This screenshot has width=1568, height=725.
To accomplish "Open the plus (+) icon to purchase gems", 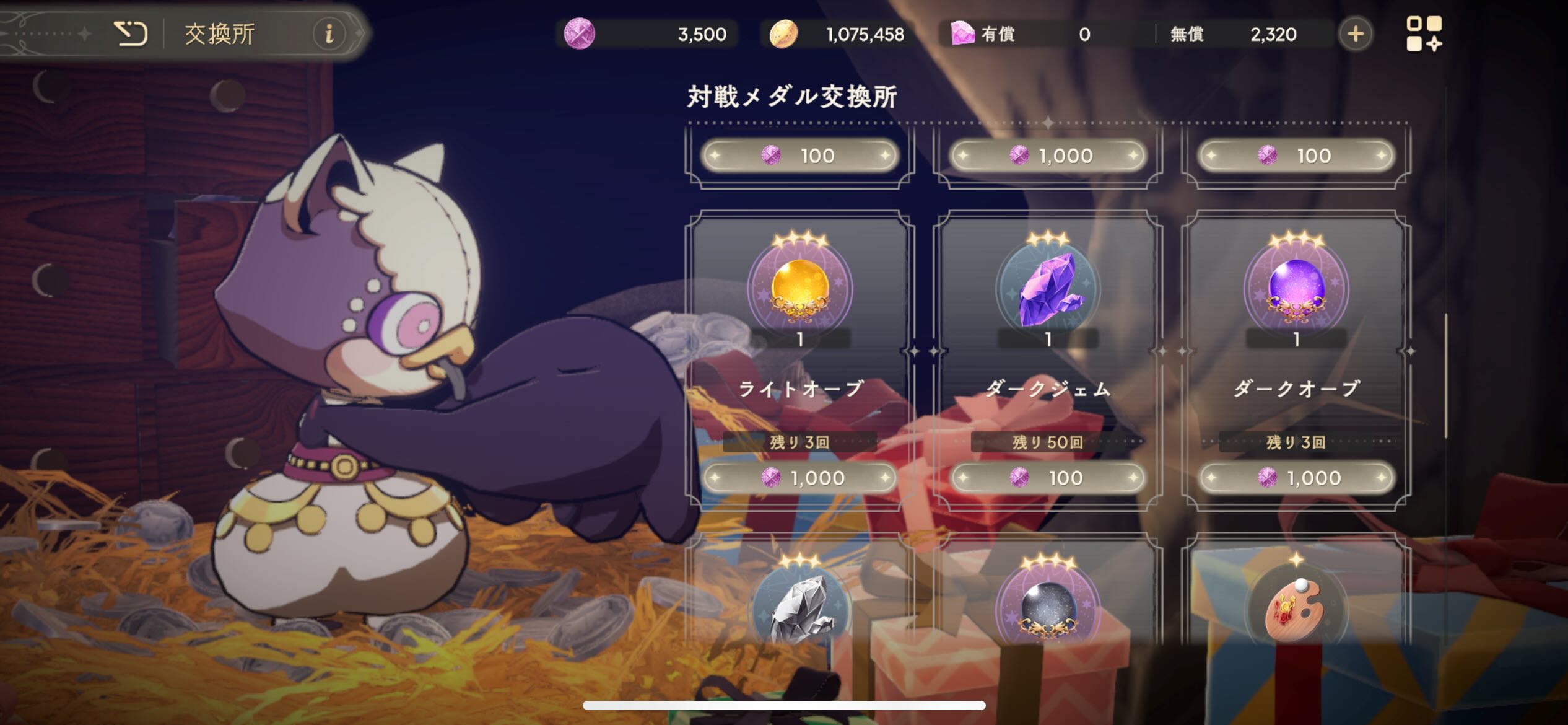I will click(1355, 34).
